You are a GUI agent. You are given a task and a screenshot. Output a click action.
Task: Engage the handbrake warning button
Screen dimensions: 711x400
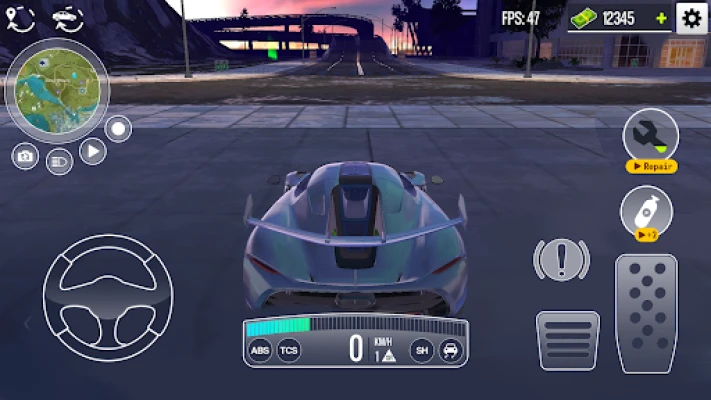pyautogui.click(x=561, y=260)
